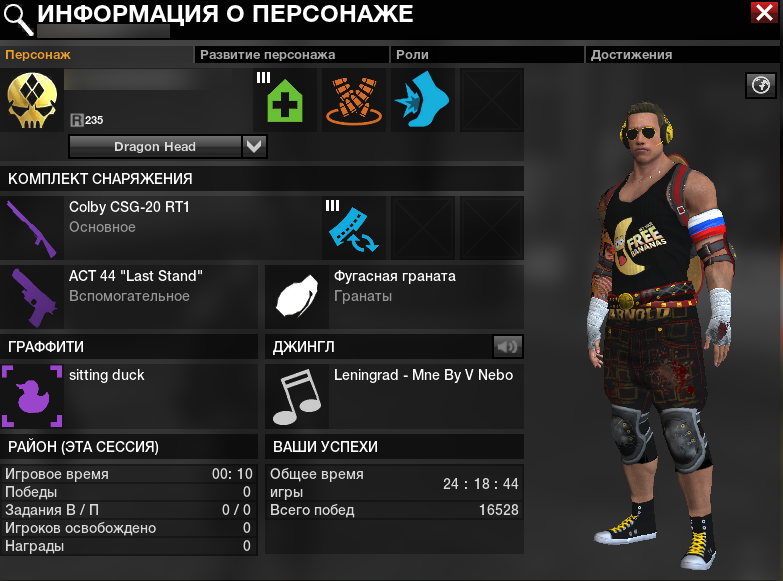This screenshot has width=783, height=581.
Task: Switch to the Роли tab
Action: 413,55
